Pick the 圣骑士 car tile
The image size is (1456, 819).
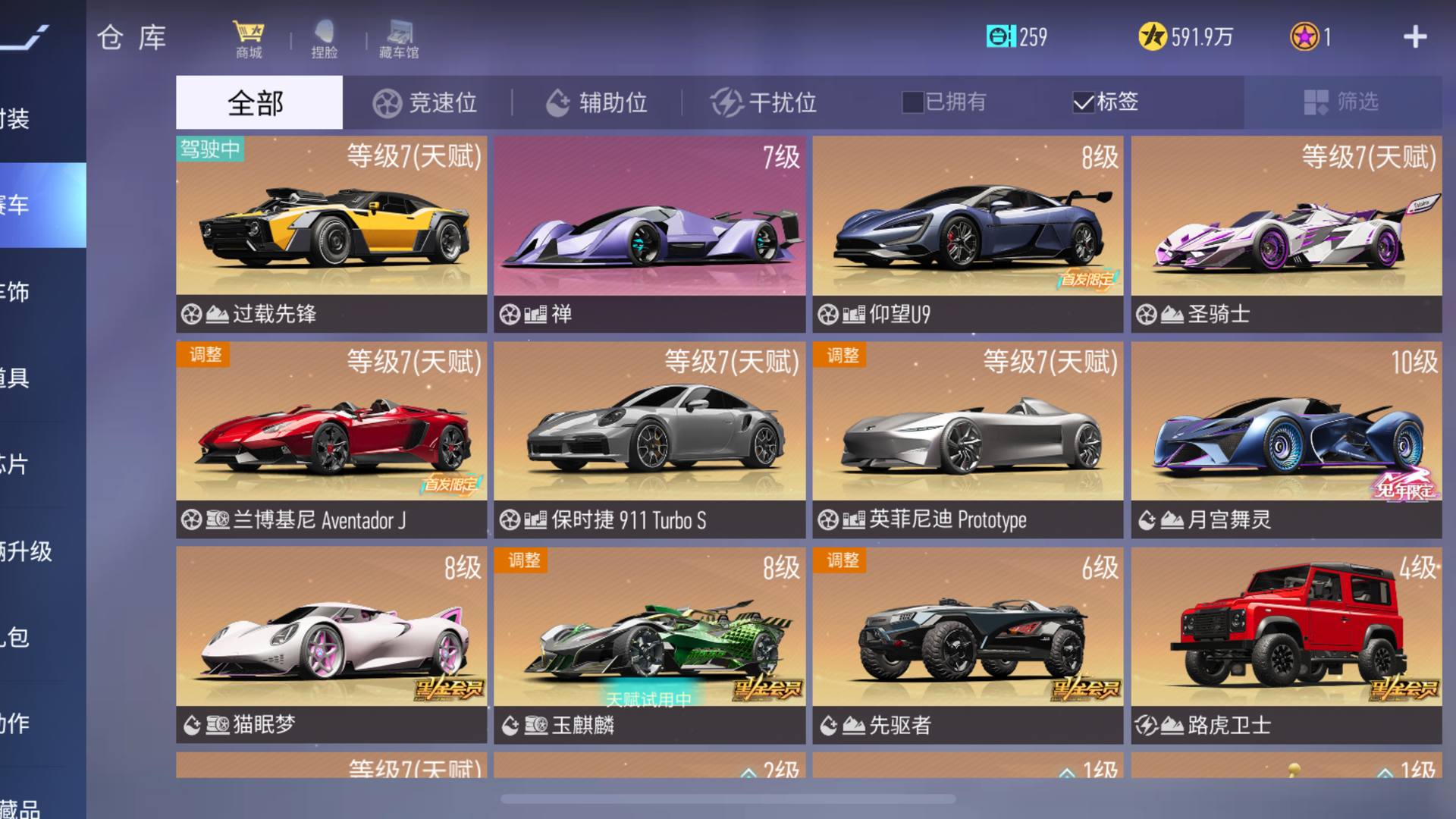[x=1286, y=234]
